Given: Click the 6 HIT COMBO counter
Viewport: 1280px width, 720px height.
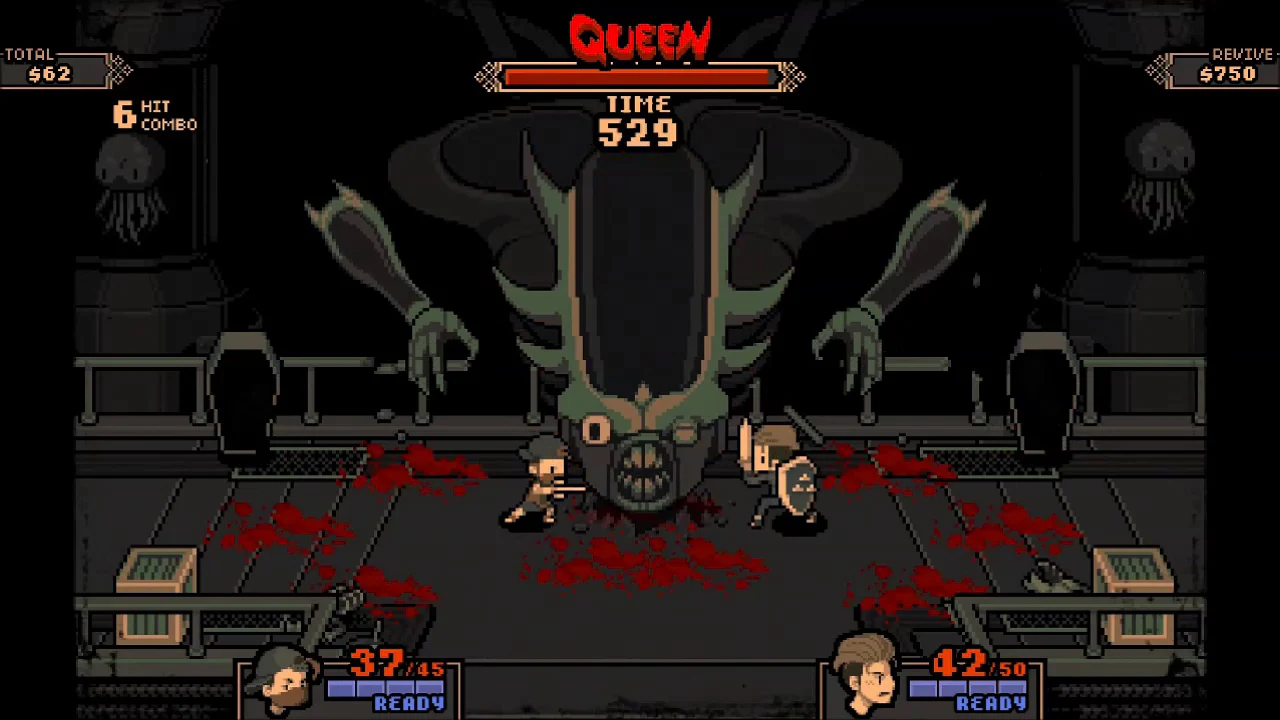Looking at the screenshot, I should (150, 115).
